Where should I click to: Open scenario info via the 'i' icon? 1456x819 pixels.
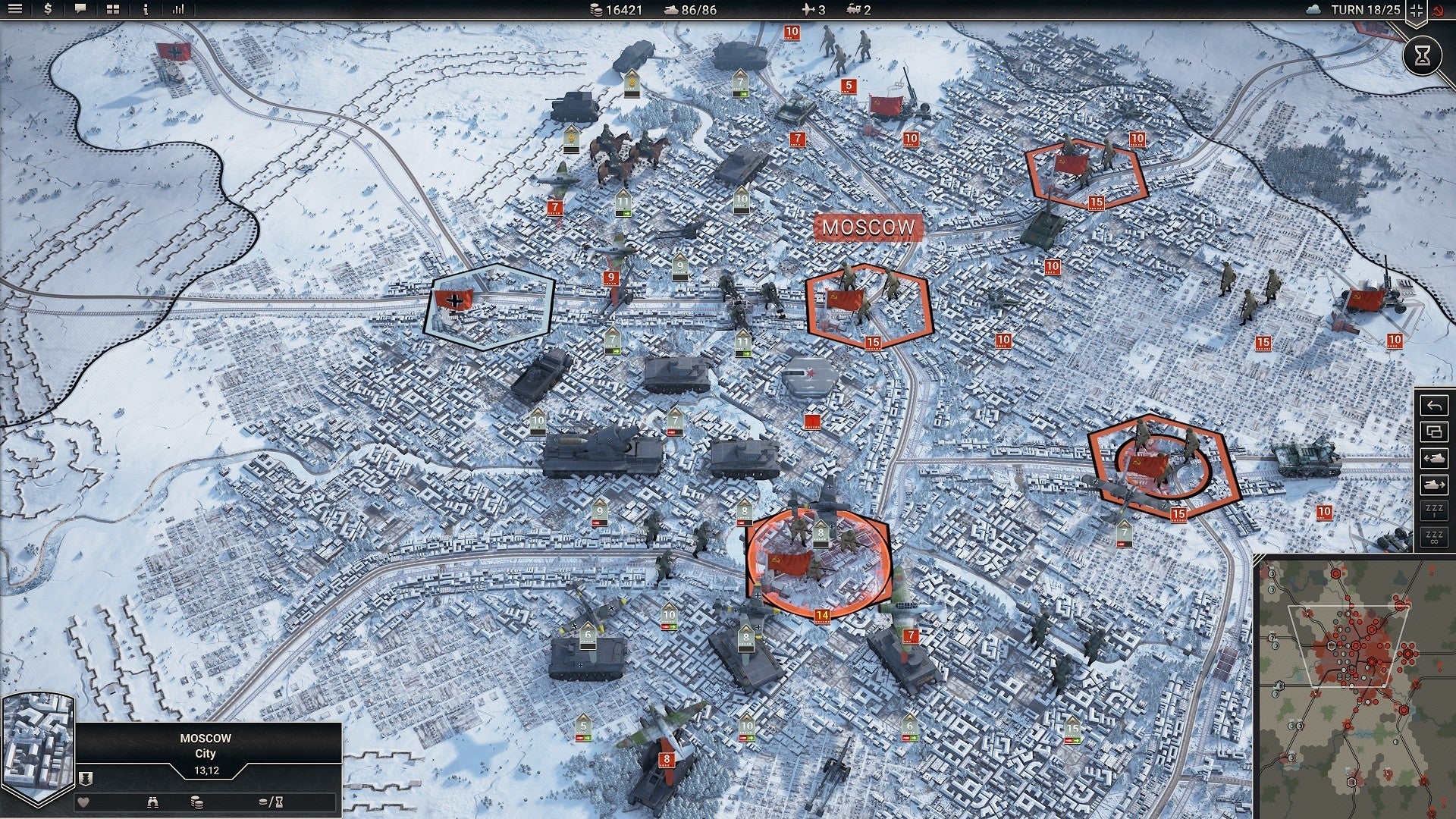[x=146, y=11]
